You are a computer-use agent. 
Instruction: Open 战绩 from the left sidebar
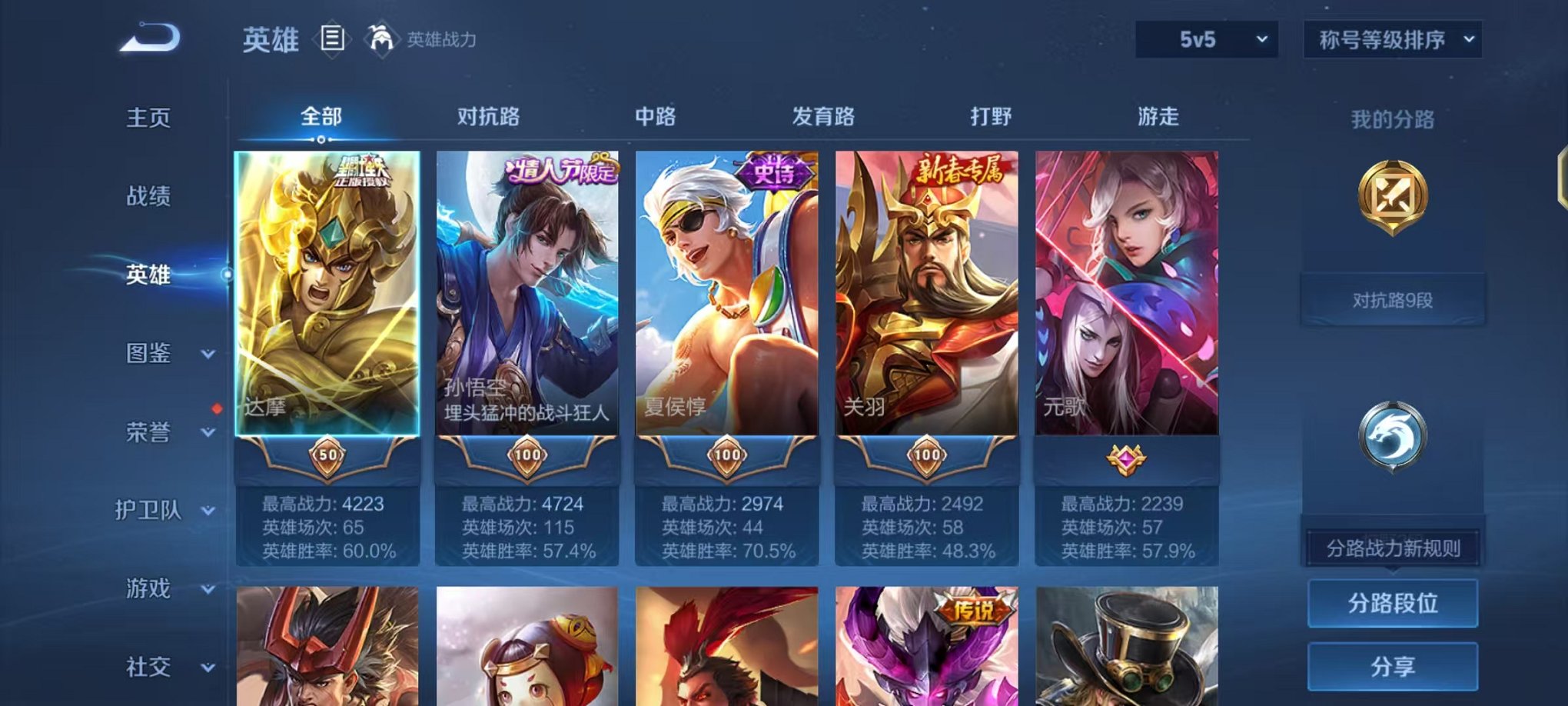148,198
